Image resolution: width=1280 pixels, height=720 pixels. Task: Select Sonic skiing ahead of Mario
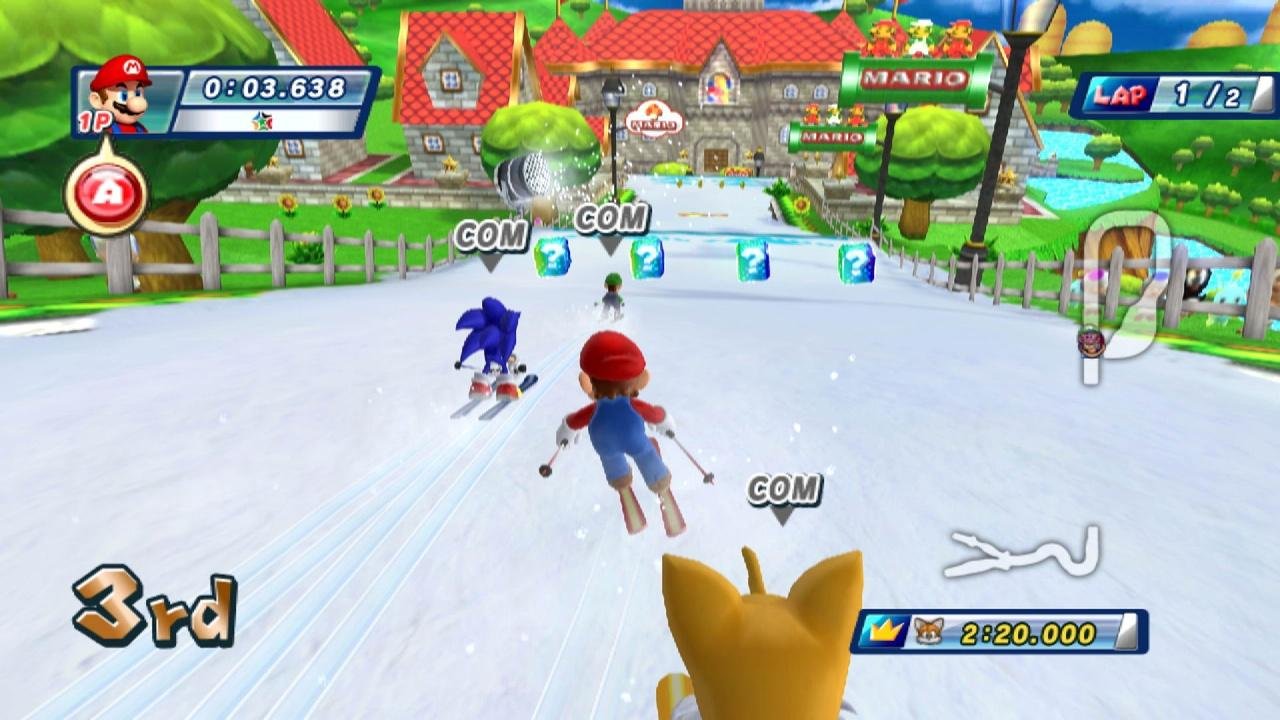(490, 340)
